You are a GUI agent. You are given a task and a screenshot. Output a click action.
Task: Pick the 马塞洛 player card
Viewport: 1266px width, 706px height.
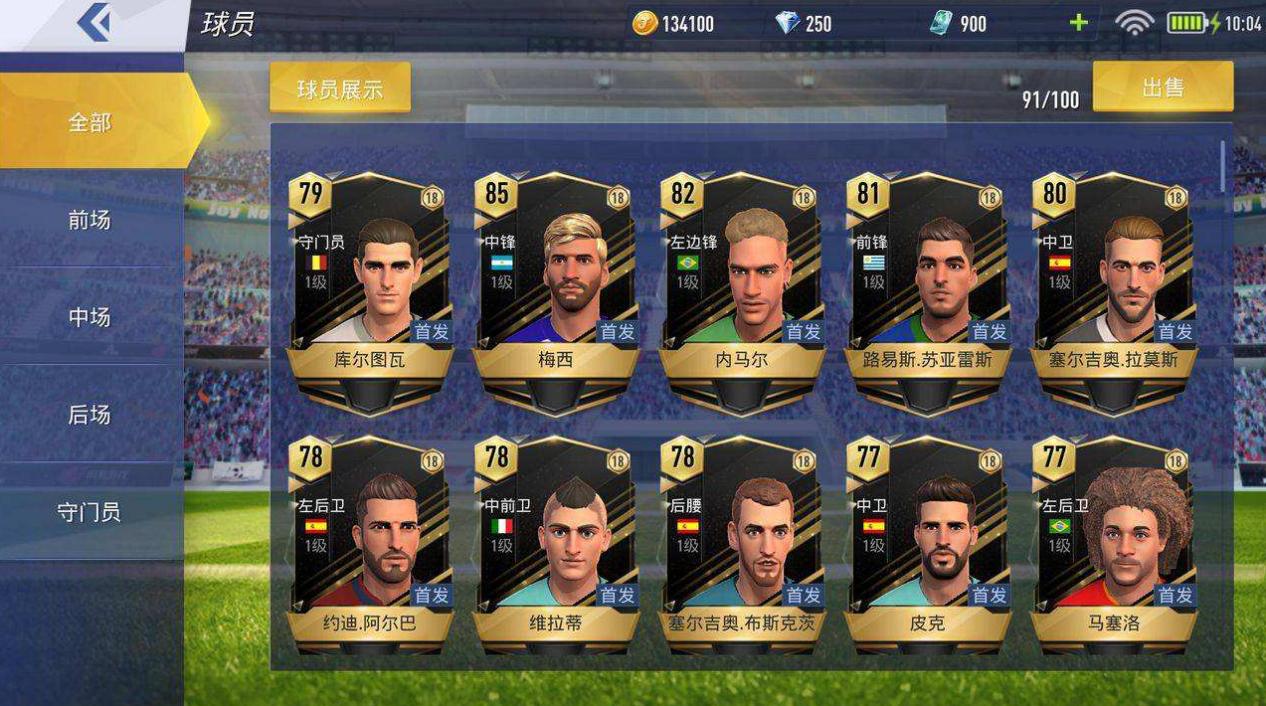1113,545
